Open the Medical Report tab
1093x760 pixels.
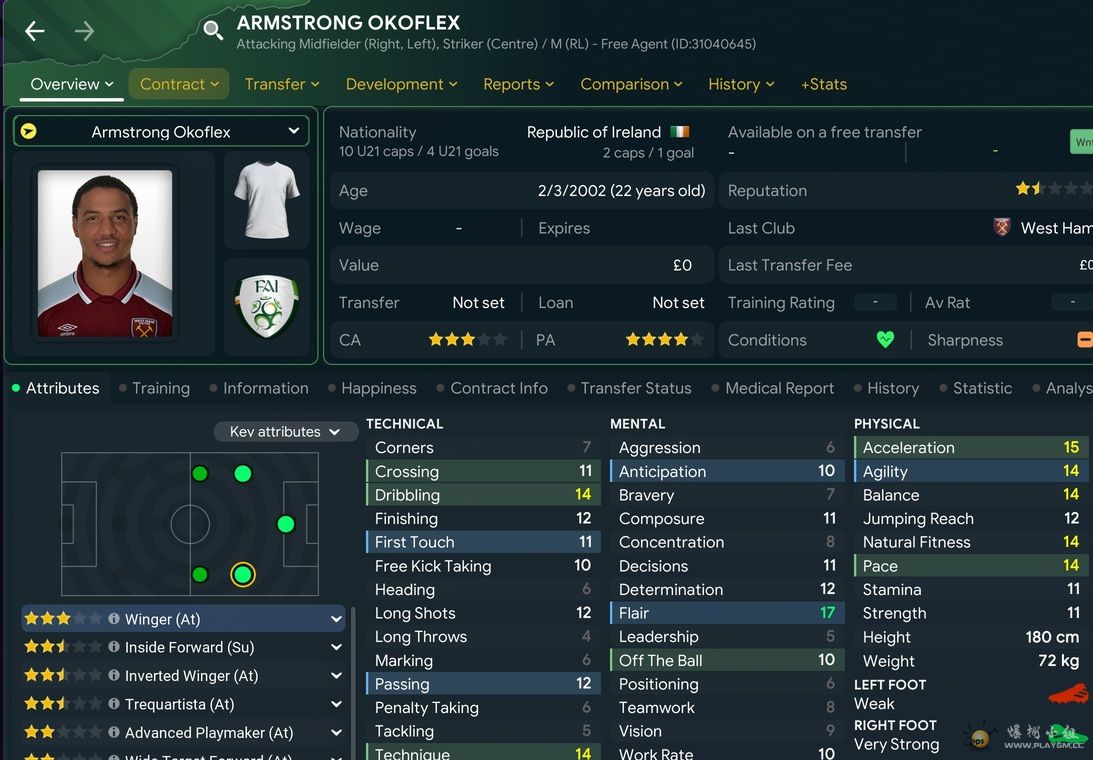(x=779, y=388)
